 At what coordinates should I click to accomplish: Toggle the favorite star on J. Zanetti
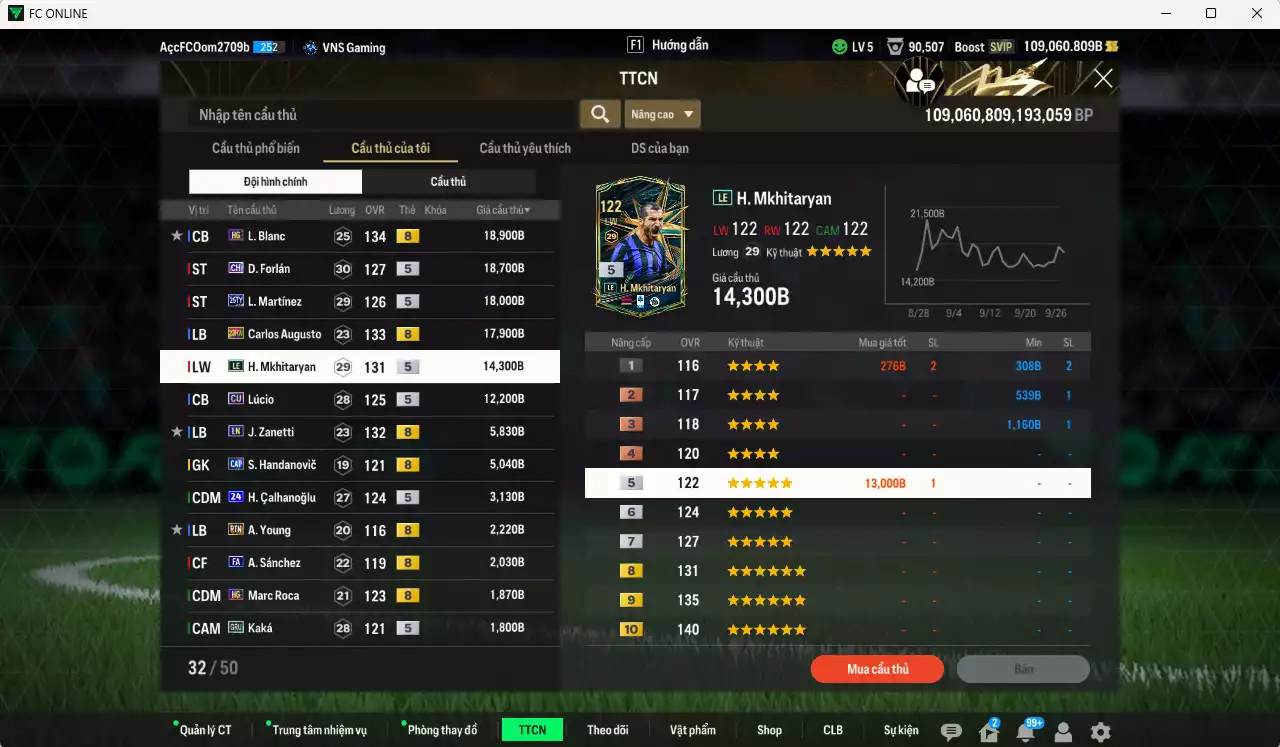click(x=176, y=432)
